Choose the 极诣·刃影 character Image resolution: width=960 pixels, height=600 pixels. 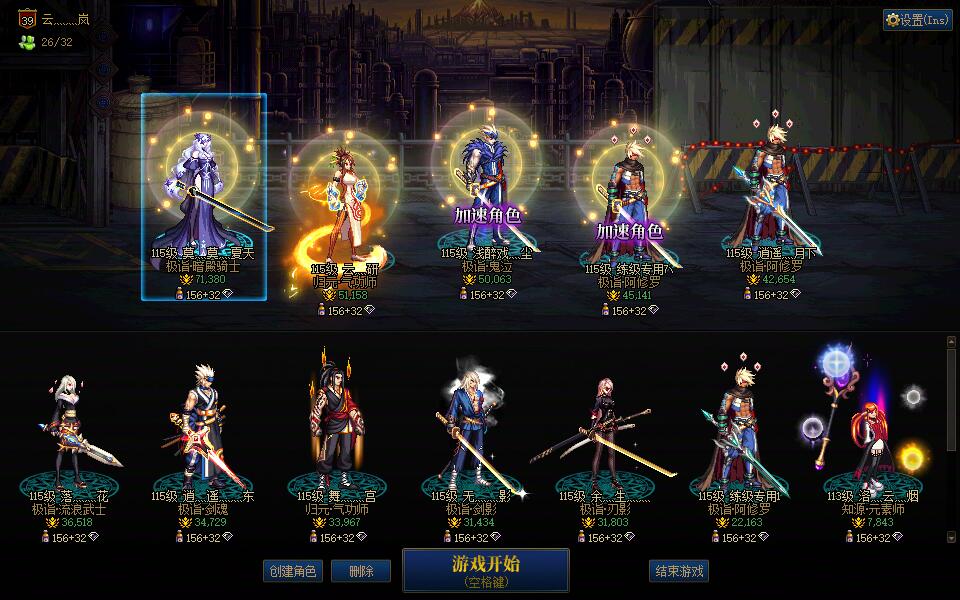point(603,440)
